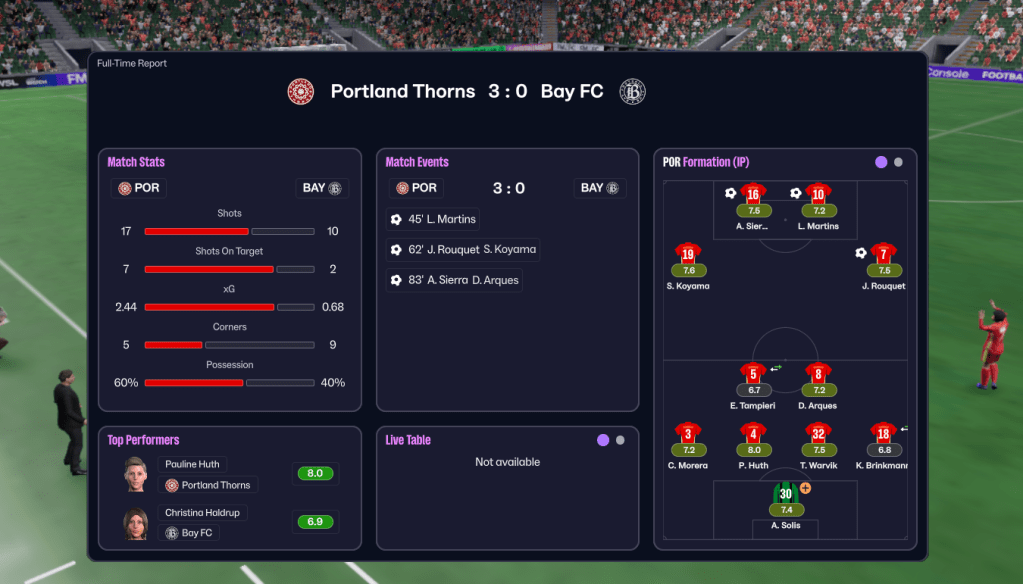Select the POR team button in Match Stats
The height and width of the screenshot is (584, 1023).
(138, 188)
